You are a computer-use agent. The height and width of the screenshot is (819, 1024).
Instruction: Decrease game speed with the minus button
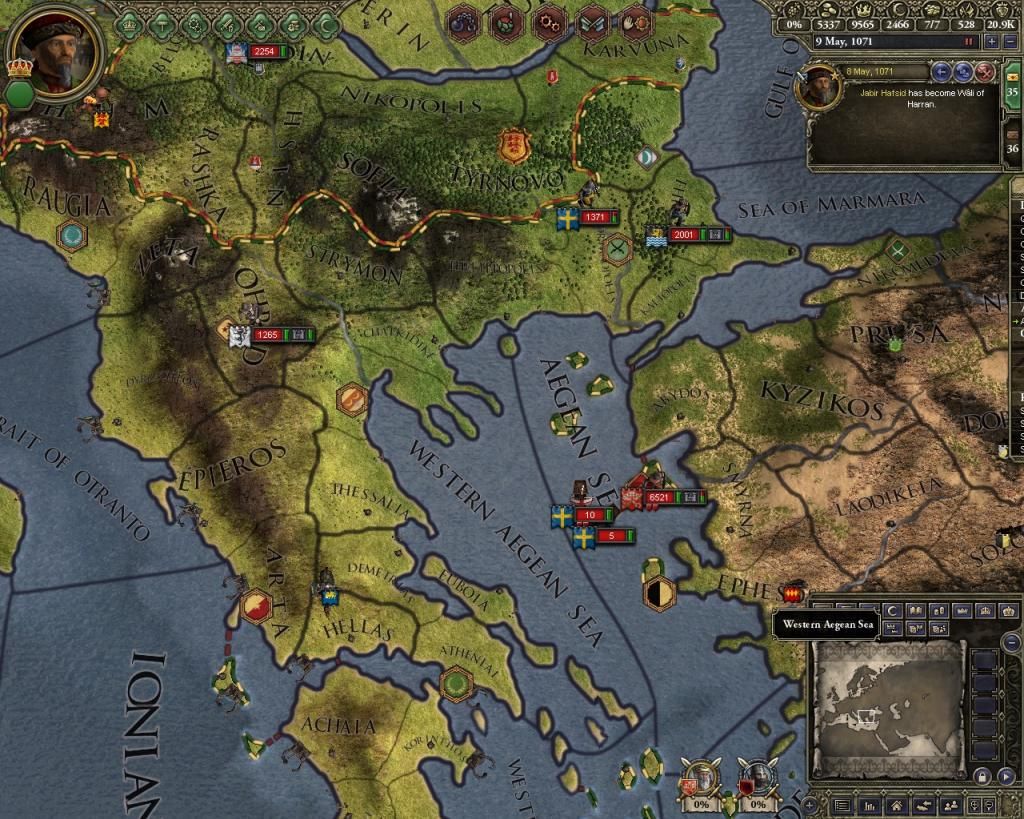(x=1008, y=42)
